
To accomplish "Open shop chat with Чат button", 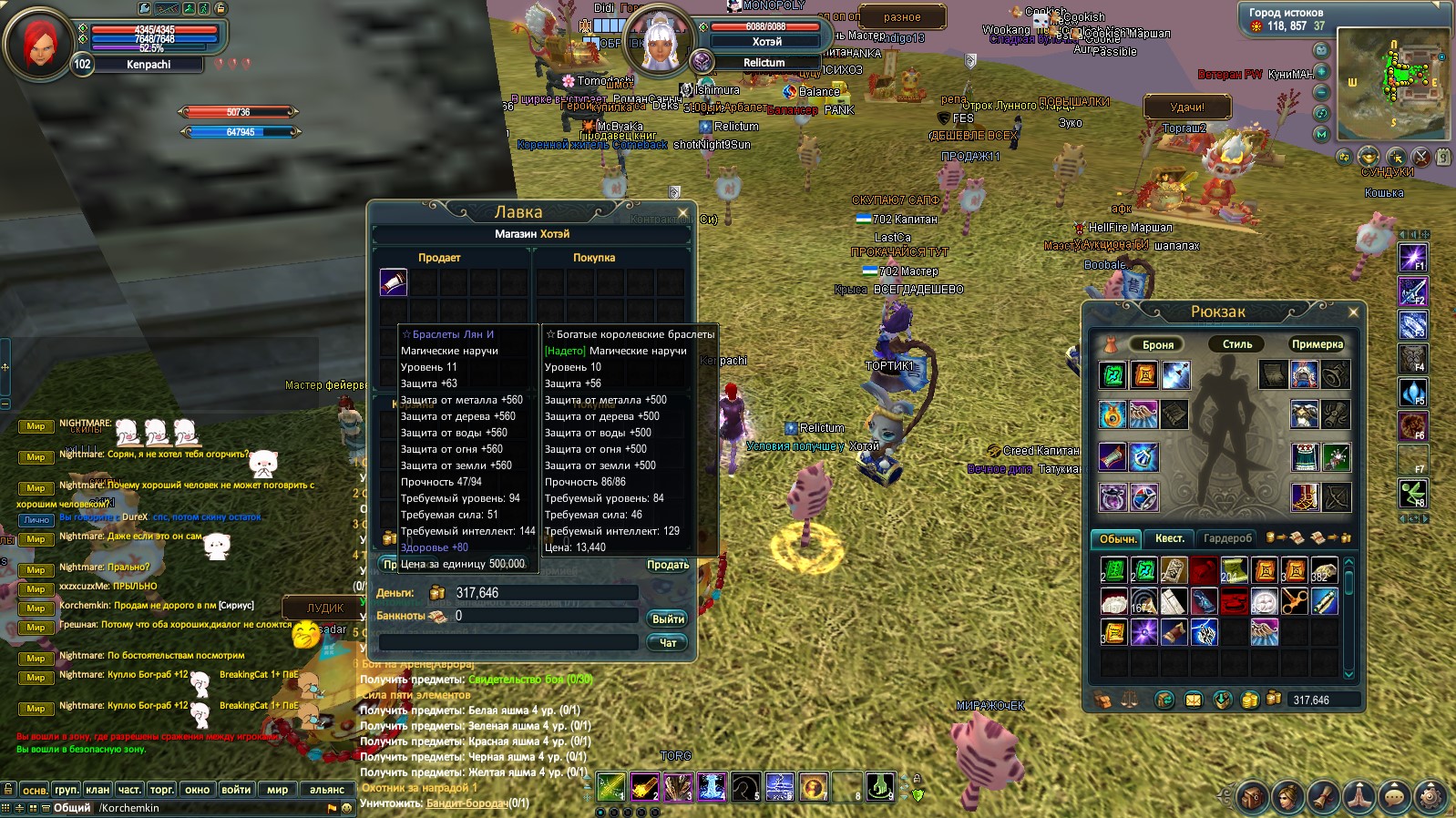I will 668,643.
